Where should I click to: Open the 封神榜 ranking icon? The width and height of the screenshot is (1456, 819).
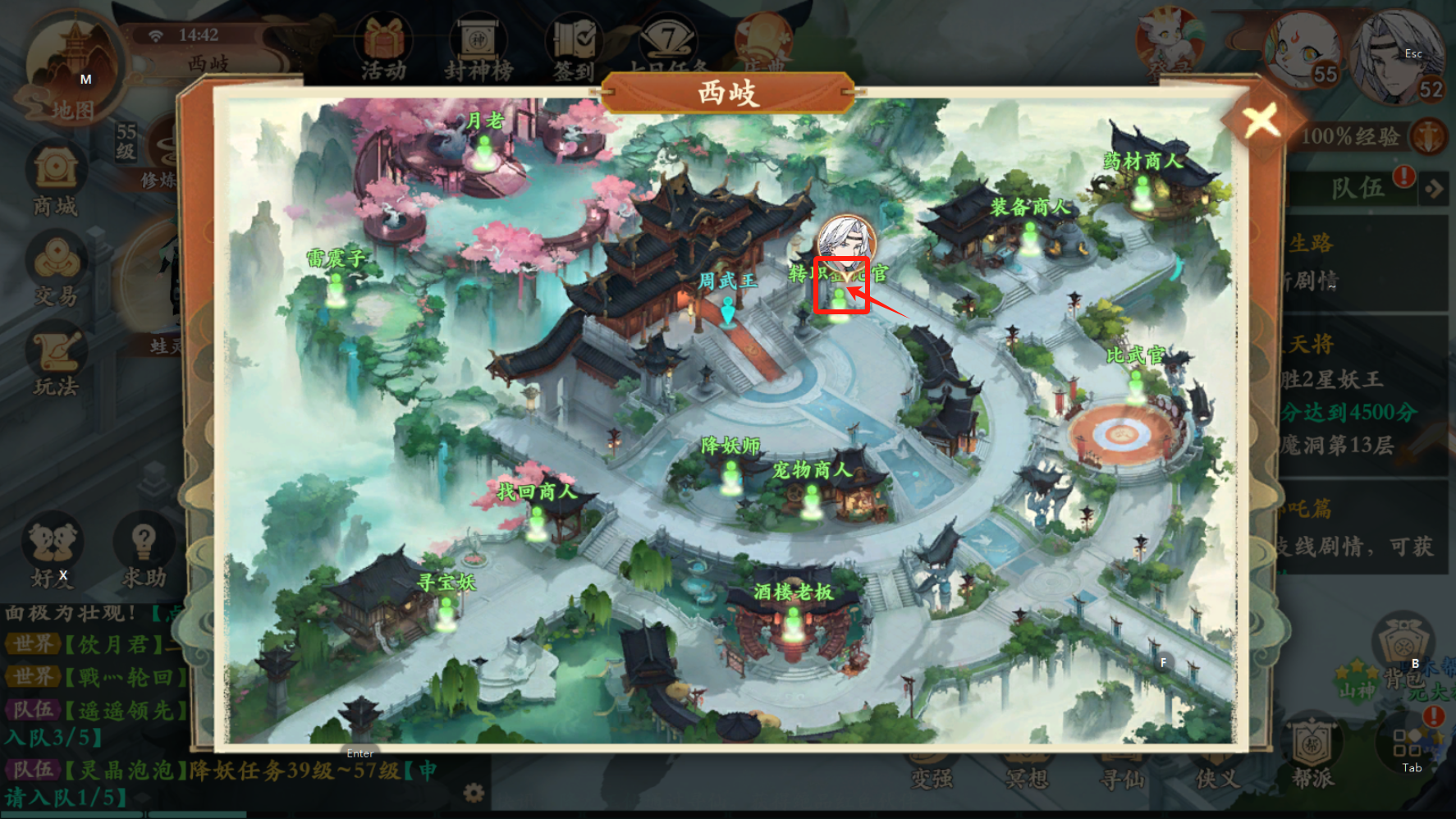tap(478, 51)
